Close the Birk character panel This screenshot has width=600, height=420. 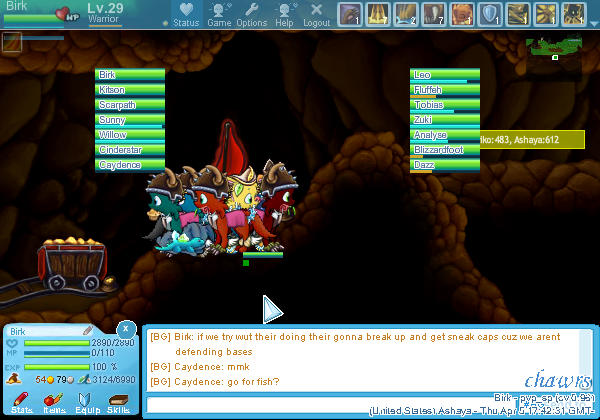(x=125, y=328)
